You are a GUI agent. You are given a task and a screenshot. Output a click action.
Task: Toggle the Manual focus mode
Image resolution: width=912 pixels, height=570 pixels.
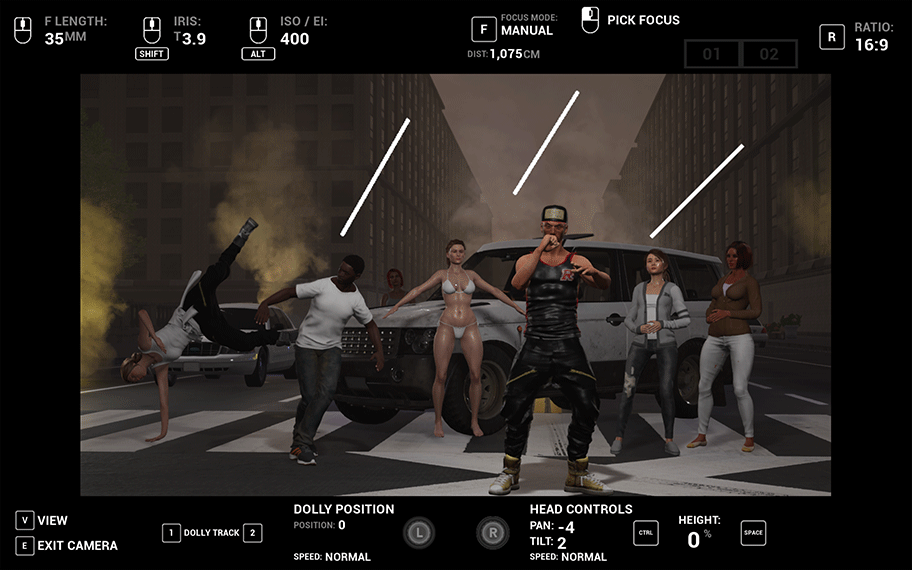[484, 30]
